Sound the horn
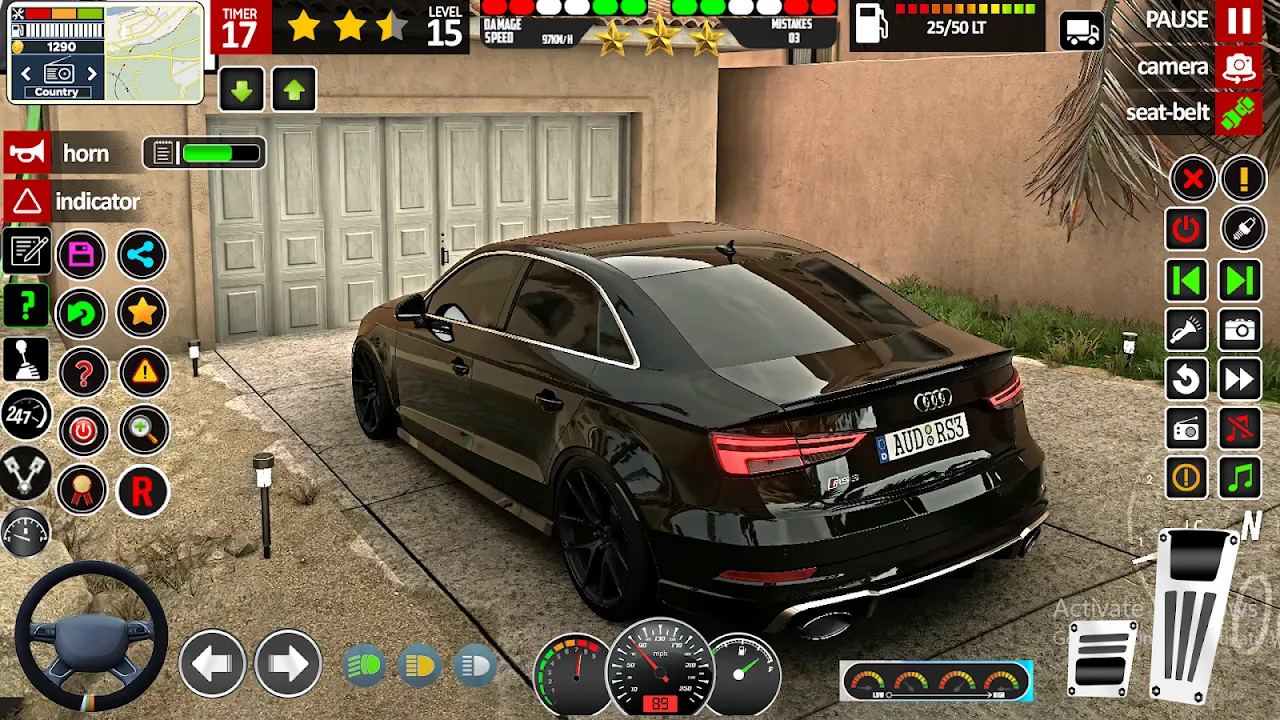Viewport: 1280px width, 720px height. coord(27,153)
